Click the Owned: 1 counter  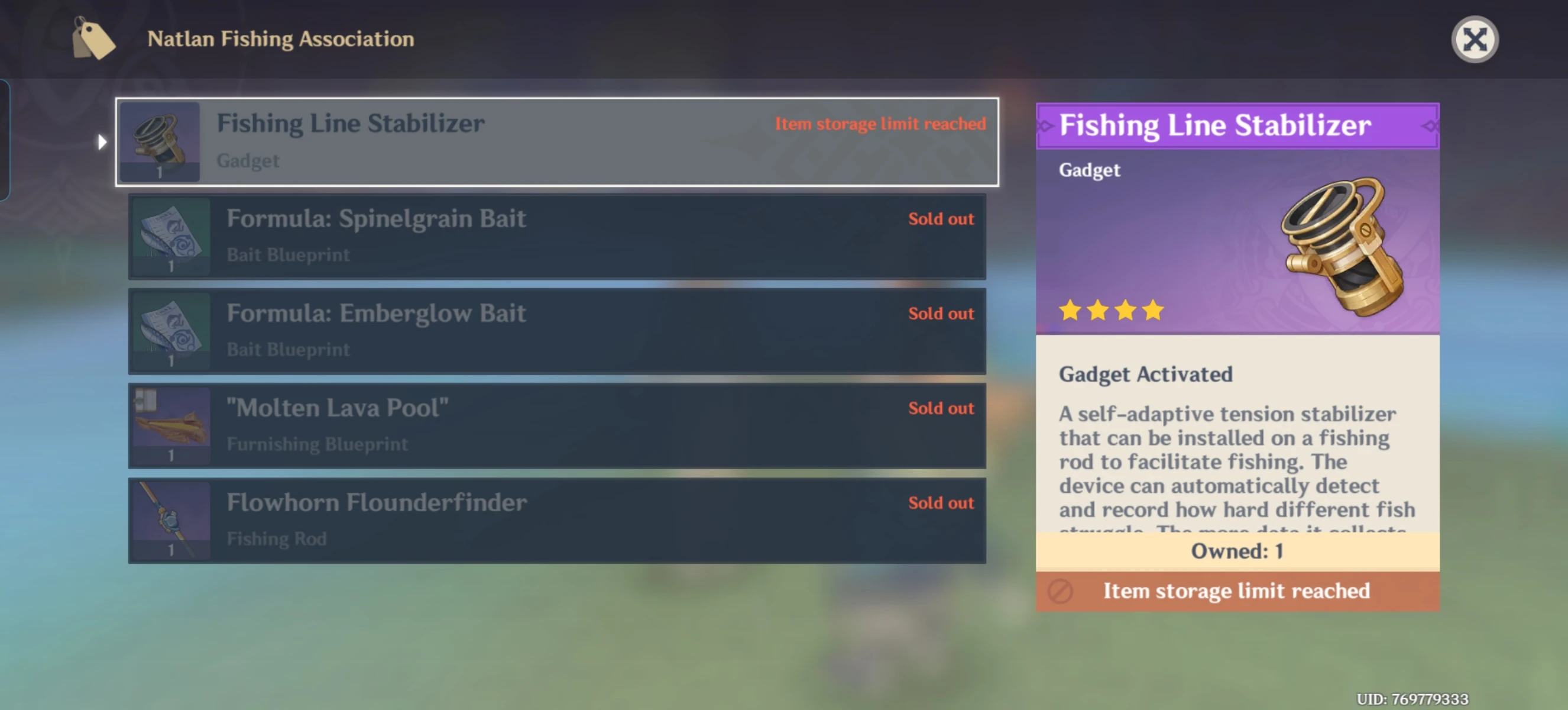1237,551
